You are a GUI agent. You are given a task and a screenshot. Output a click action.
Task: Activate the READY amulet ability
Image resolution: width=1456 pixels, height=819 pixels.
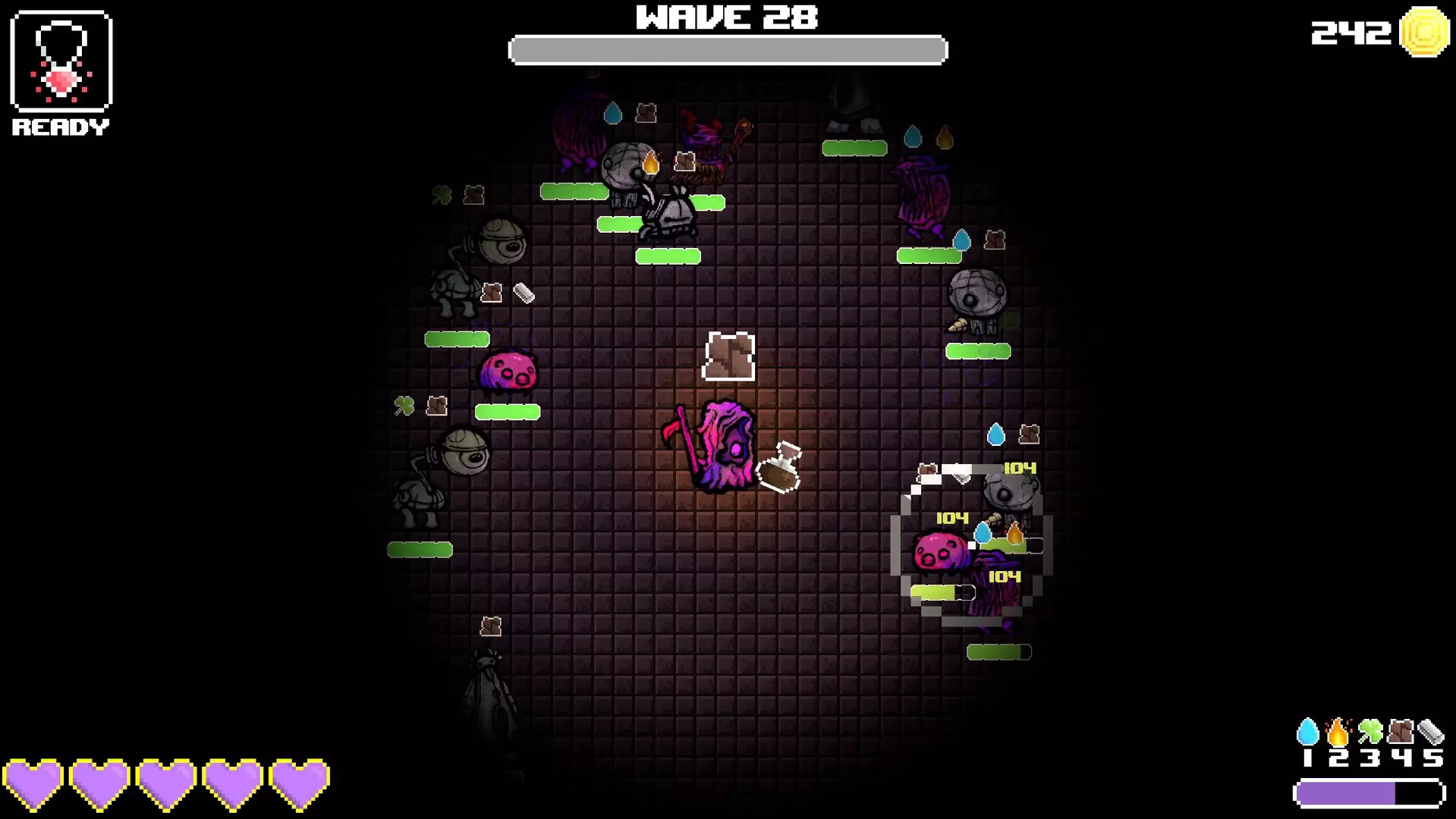coord(61,61)
